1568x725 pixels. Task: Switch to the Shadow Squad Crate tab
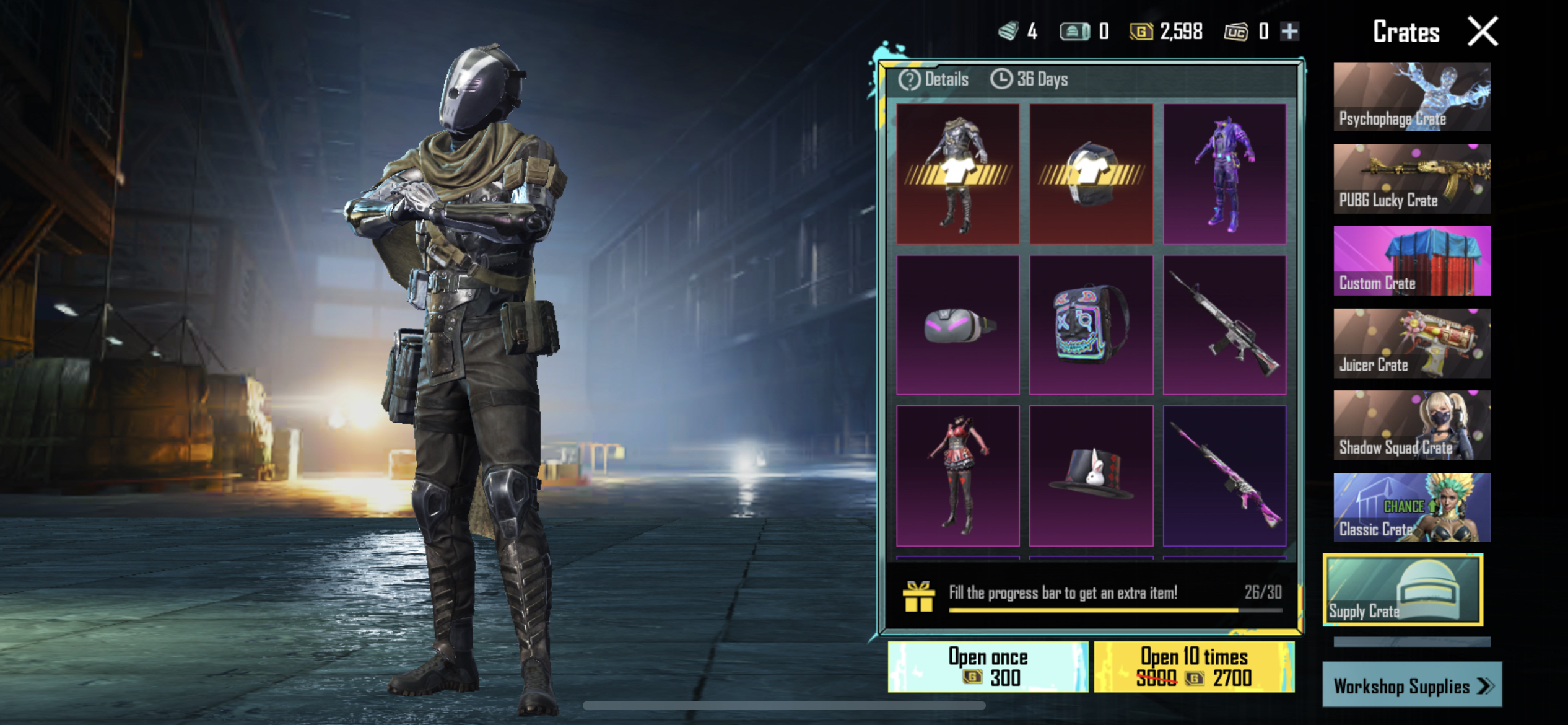pyautogui.click(x=1412, y=426)
